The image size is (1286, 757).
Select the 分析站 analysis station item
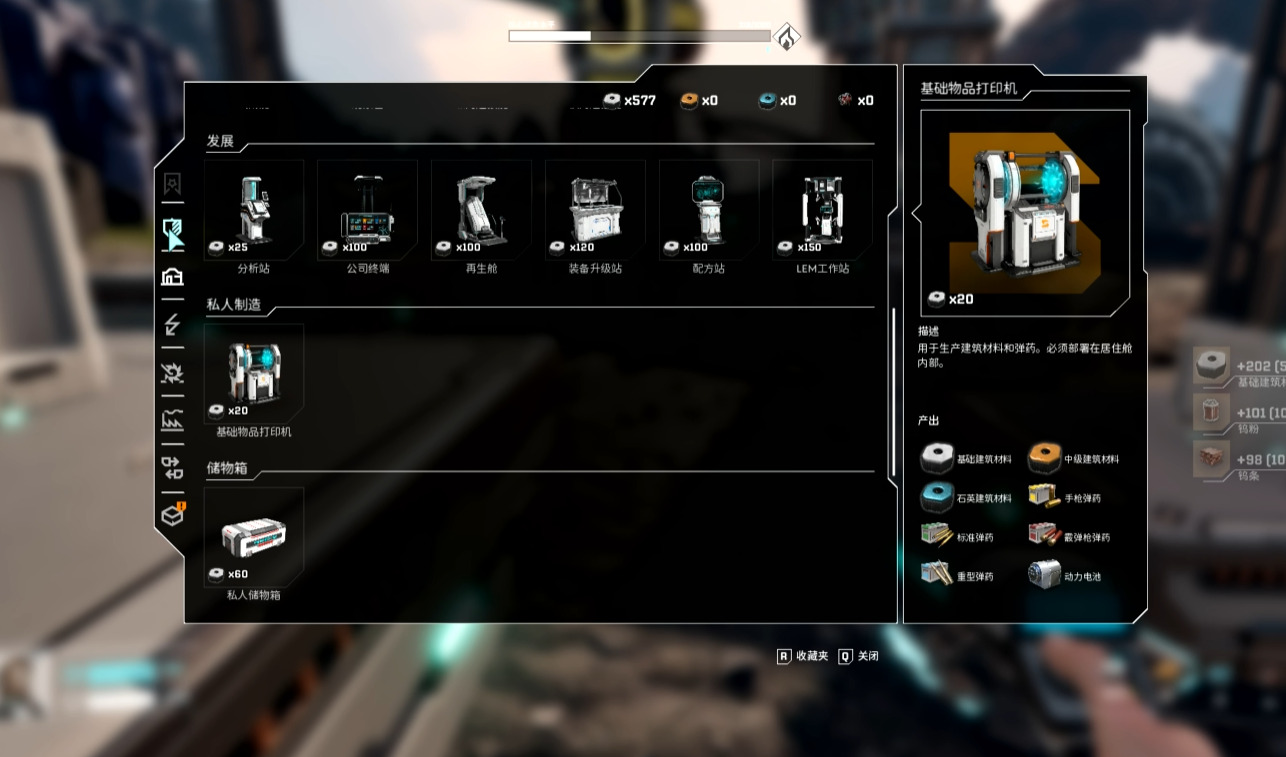(x=253, y=210)
